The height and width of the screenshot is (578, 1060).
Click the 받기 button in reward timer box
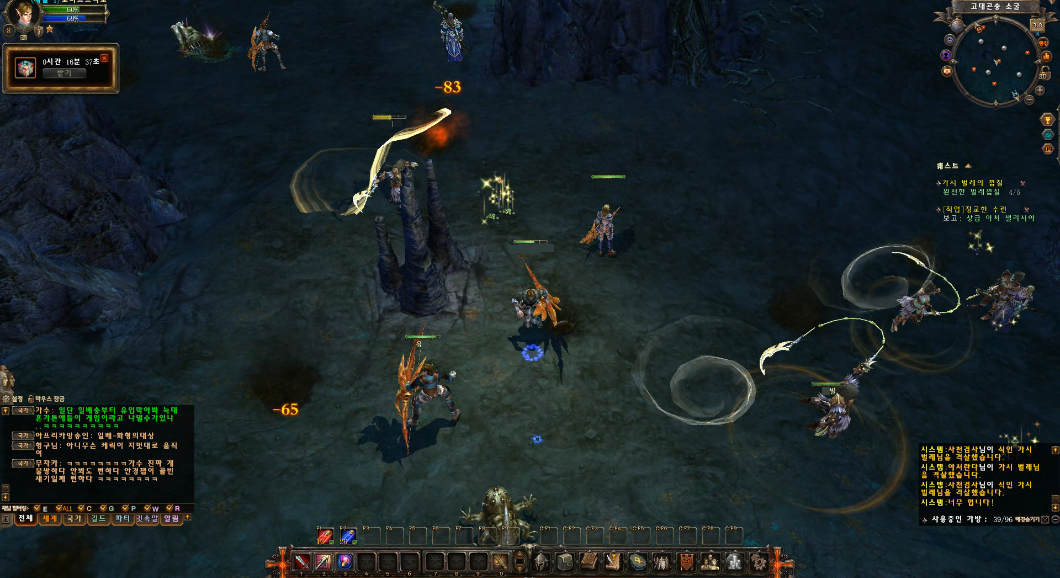pos(63,73)
